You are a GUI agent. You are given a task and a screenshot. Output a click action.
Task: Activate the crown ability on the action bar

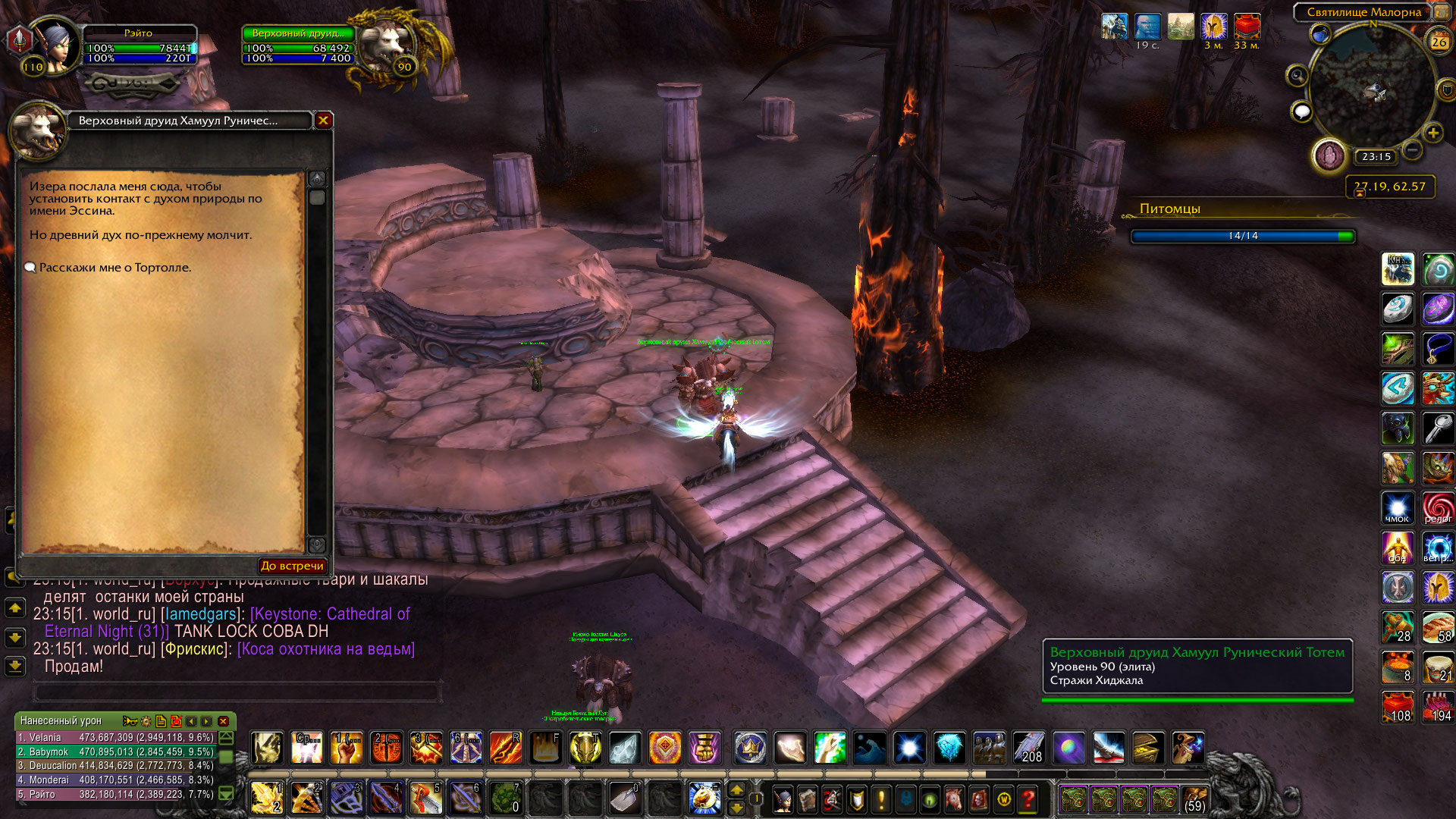(x=750, y=748)
